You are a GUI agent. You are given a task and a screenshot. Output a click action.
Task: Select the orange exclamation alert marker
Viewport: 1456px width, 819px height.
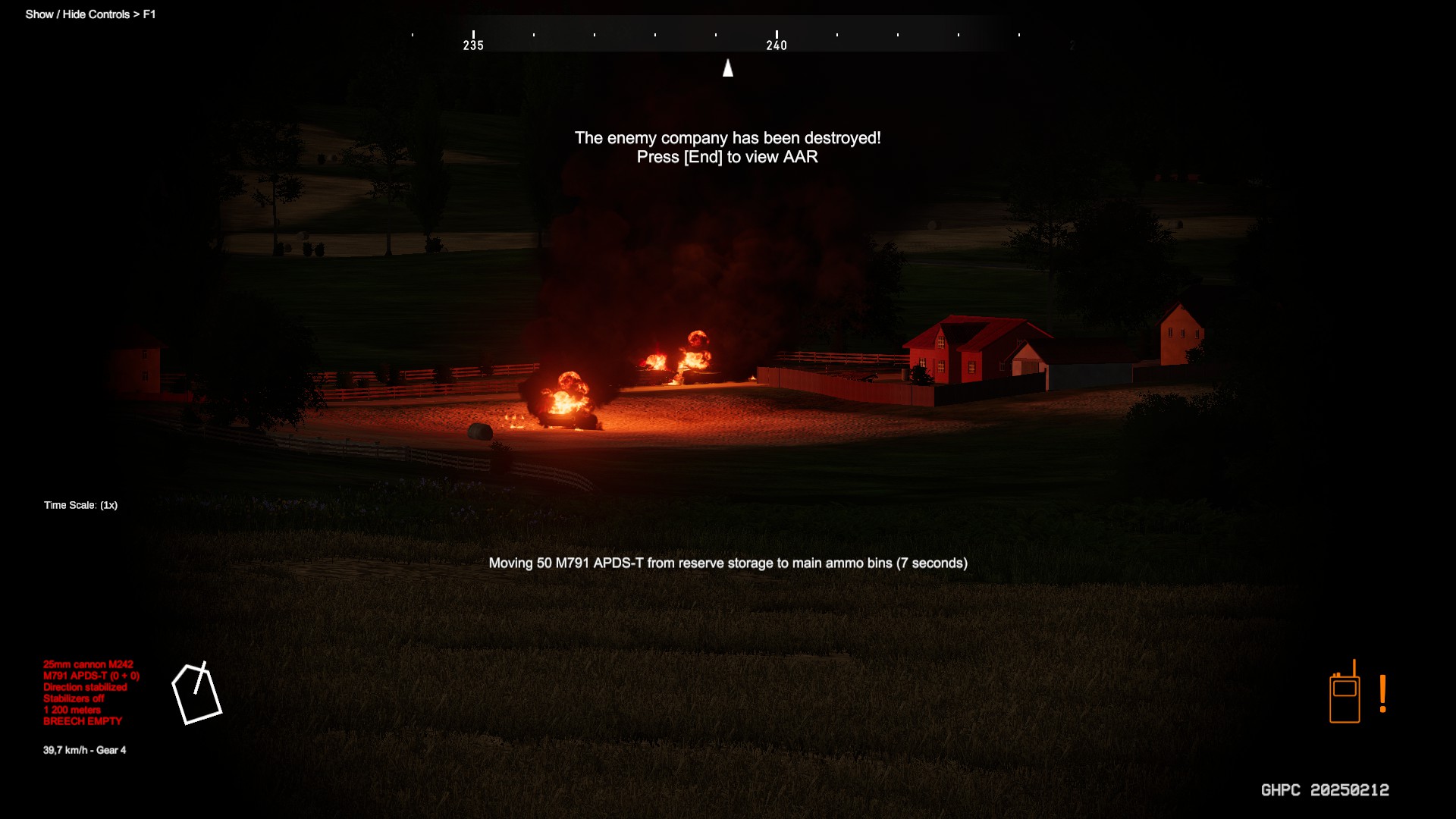[x=1383, y=694]
